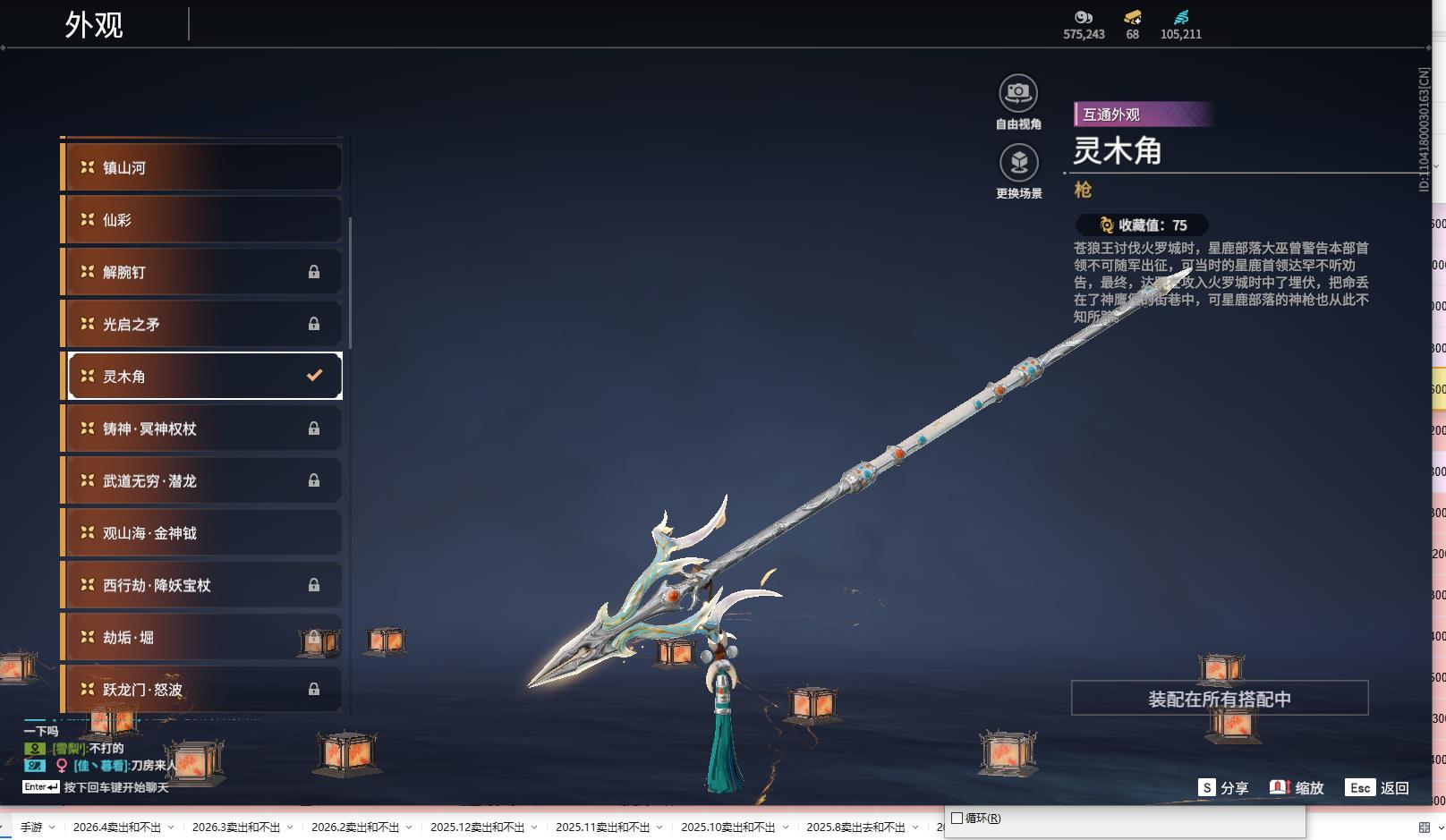Choose 铸神·冥神权杖 from the list
1446x840 pixels.
point(202,428)
